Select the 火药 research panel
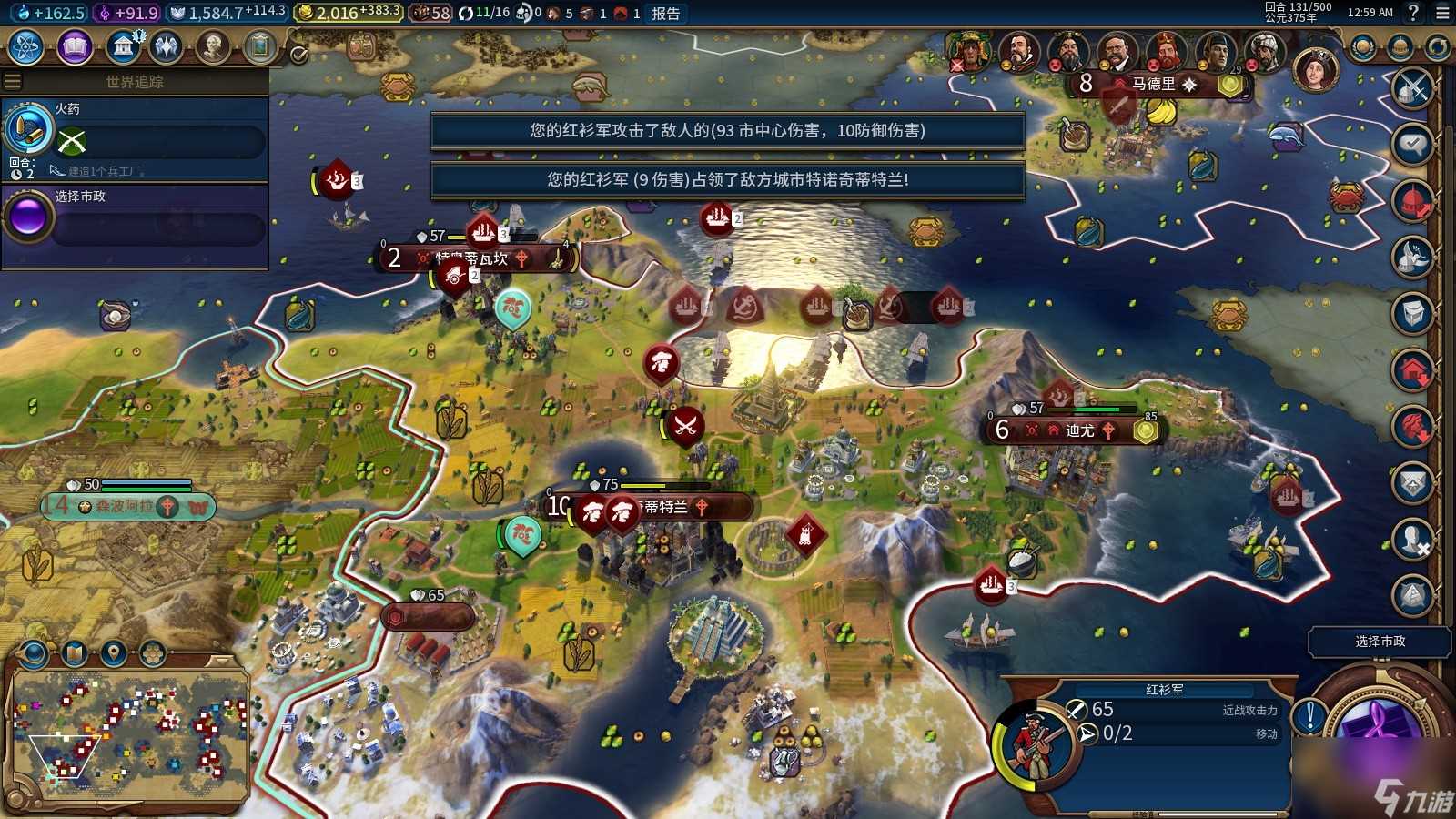1456x819 pixels. (136, 136)
